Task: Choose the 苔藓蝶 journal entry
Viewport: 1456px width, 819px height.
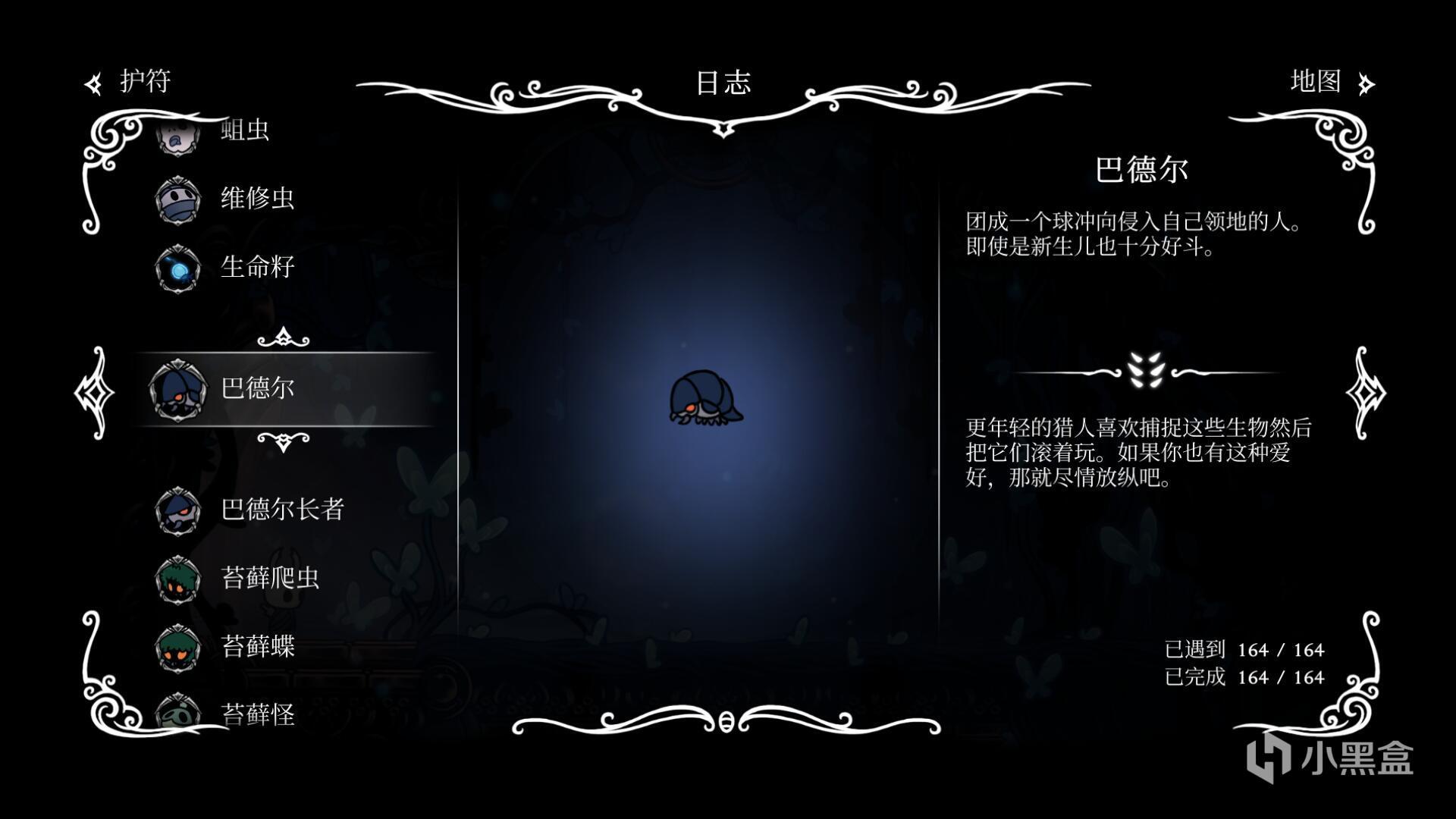Action: (x=256, y=646)
